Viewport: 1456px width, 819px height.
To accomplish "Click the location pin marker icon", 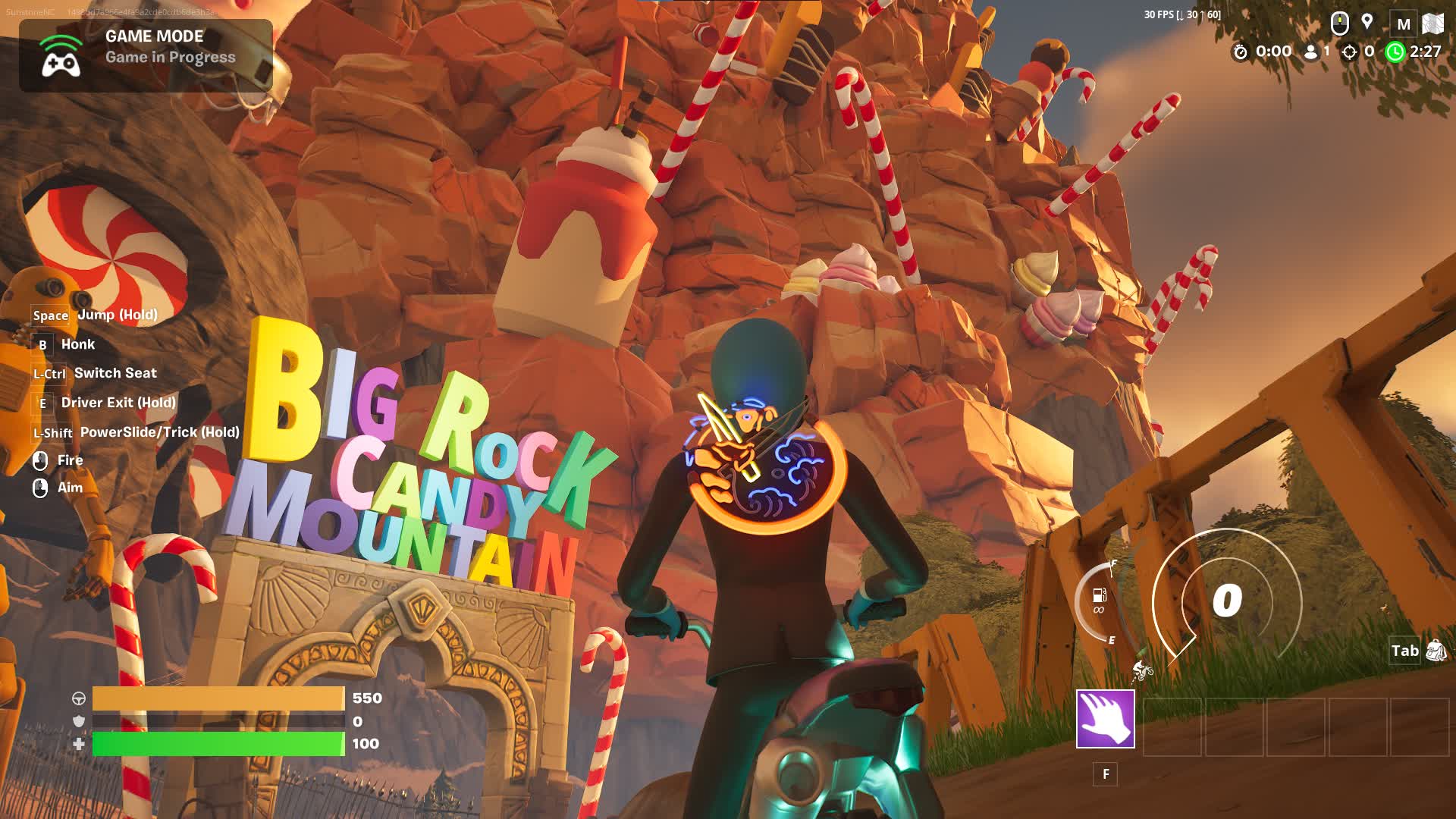I will click(1367, 23).
